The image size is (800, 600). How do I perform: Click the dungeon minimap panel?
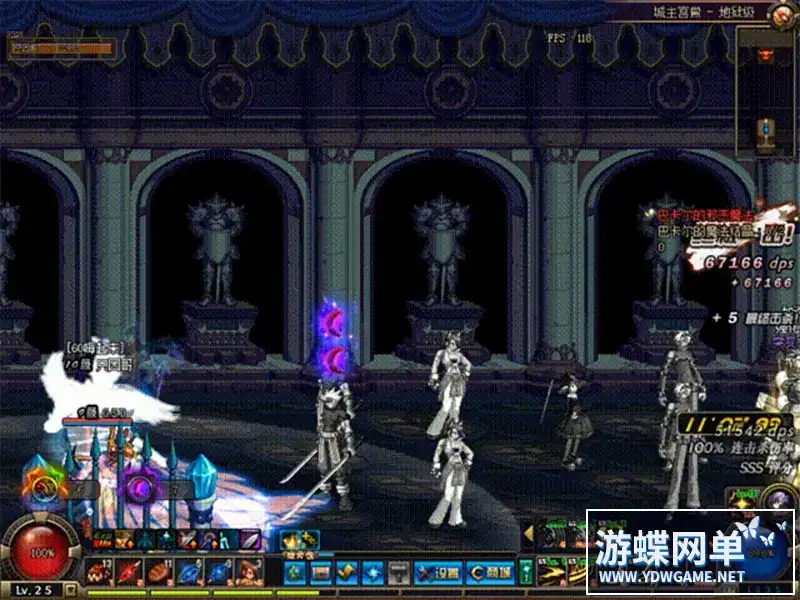766,92
